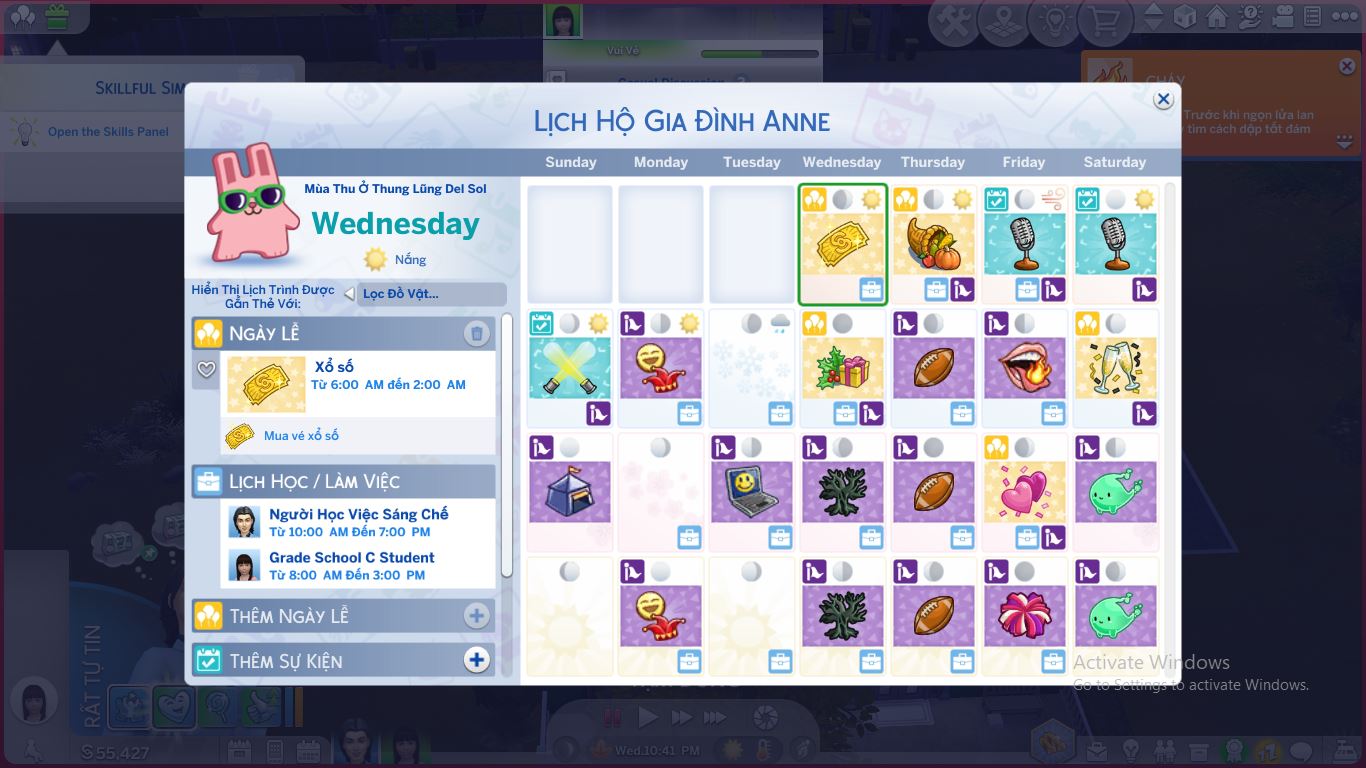
Task: Open the video capture camera icon top right
Action: tap(1283, 16)
